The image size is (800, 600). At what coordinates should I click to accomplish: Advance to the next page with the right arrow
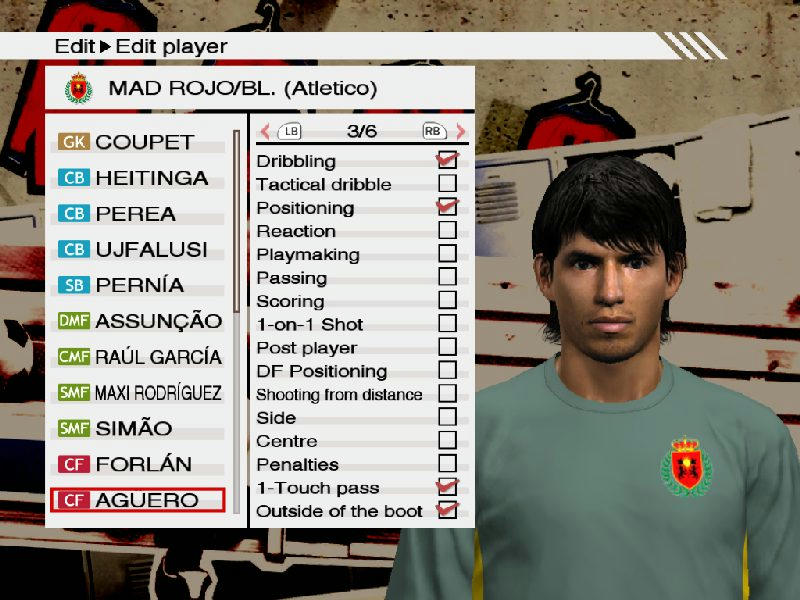pos(460,131)
